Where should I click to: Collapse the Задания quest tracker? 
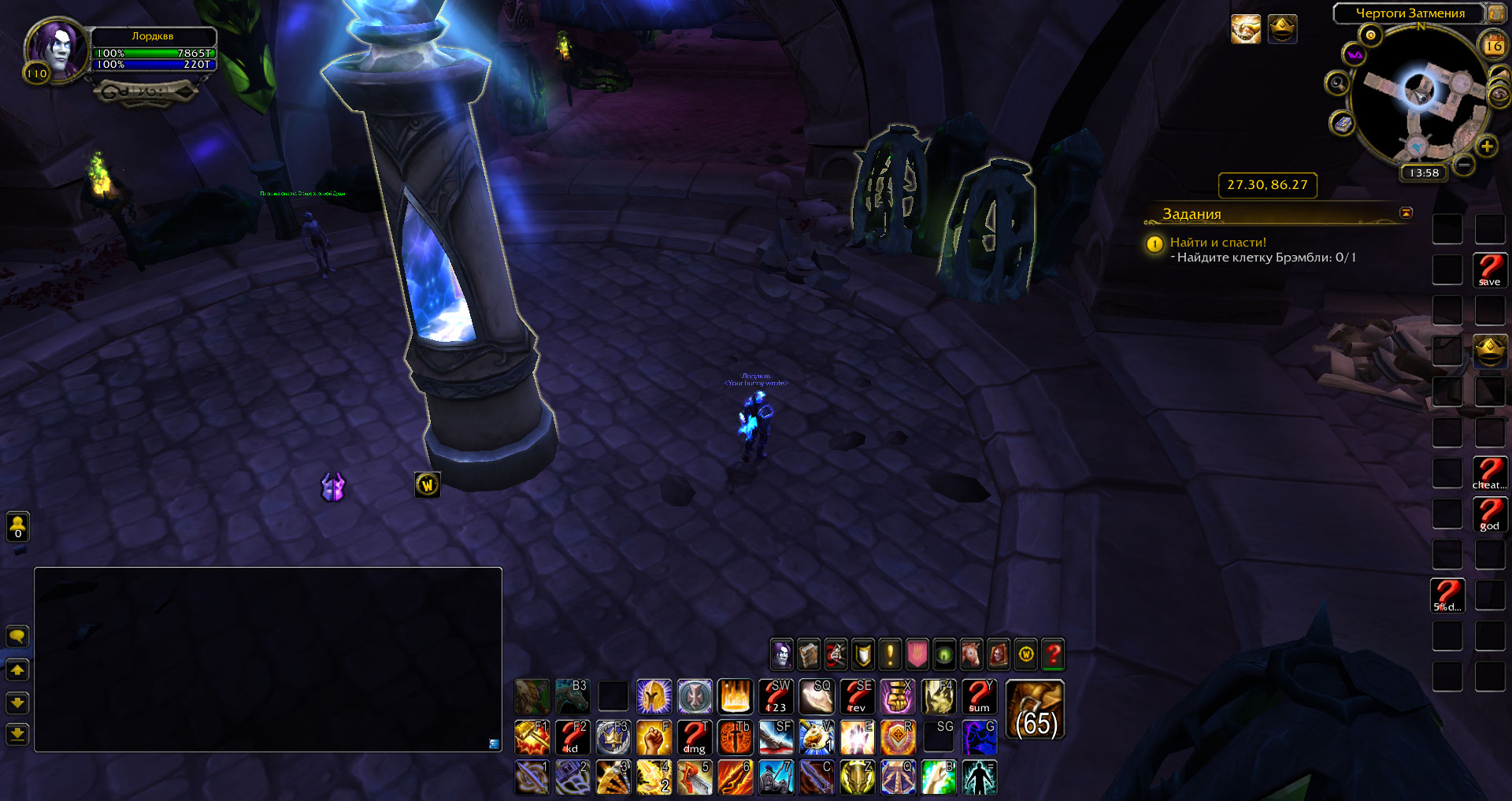(x=1406, y=213)
